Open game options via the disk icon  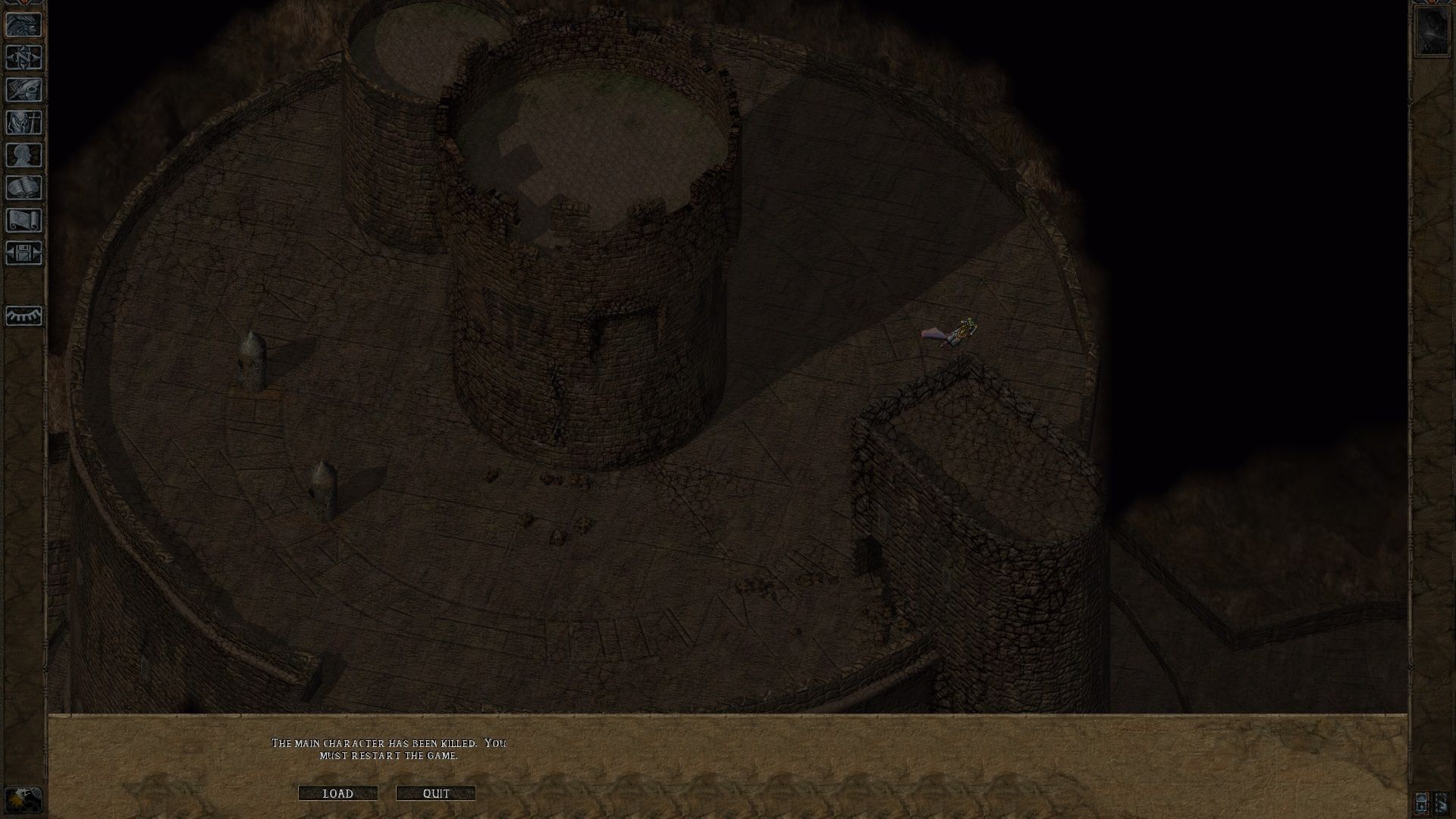coord(23,252)
